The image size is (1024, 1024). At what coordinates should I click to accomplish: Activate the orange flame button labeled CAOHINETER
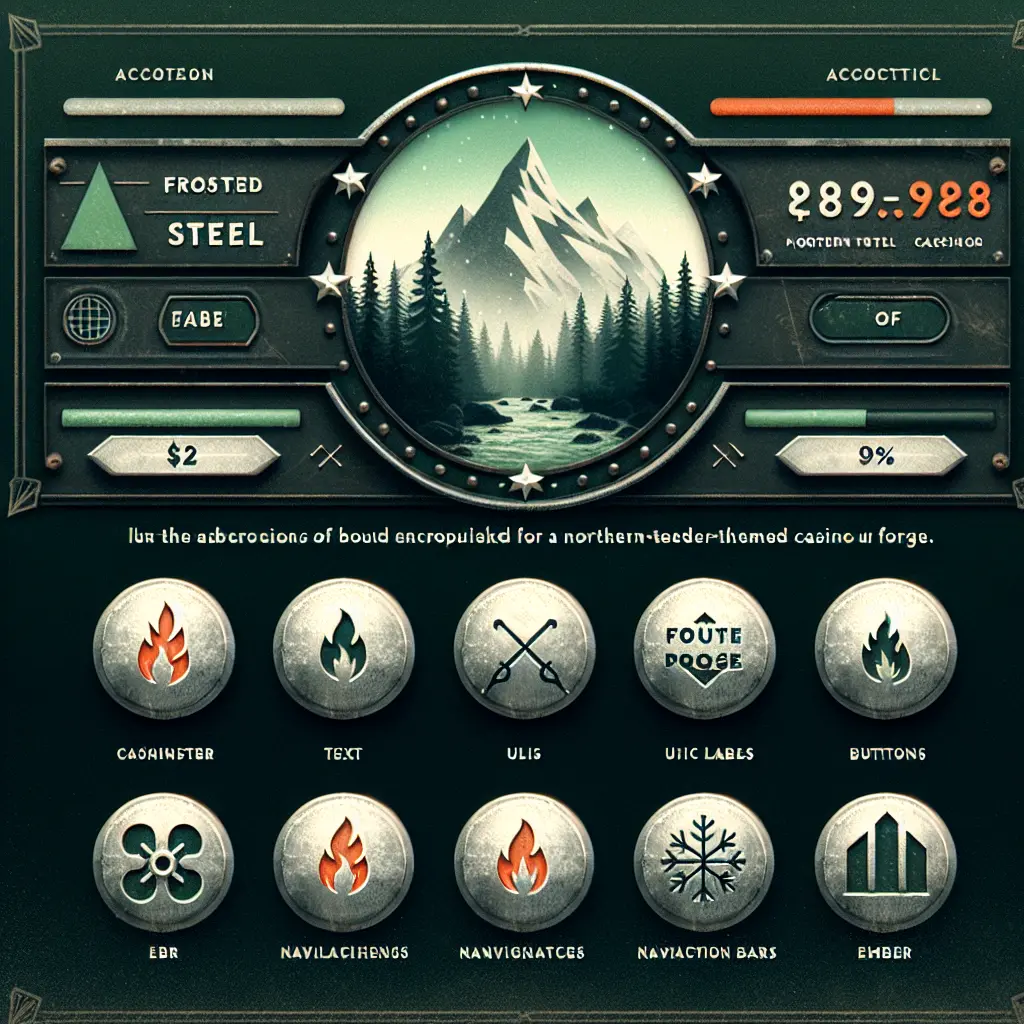tap(164, 649)
